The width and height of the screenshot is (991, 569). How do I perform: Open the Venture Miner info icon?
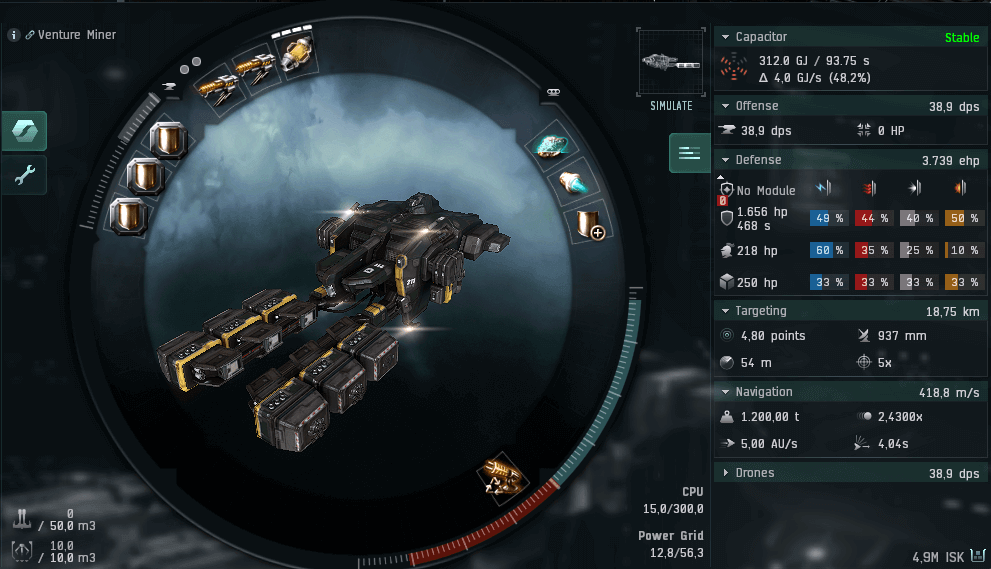(x=14, y=35)
